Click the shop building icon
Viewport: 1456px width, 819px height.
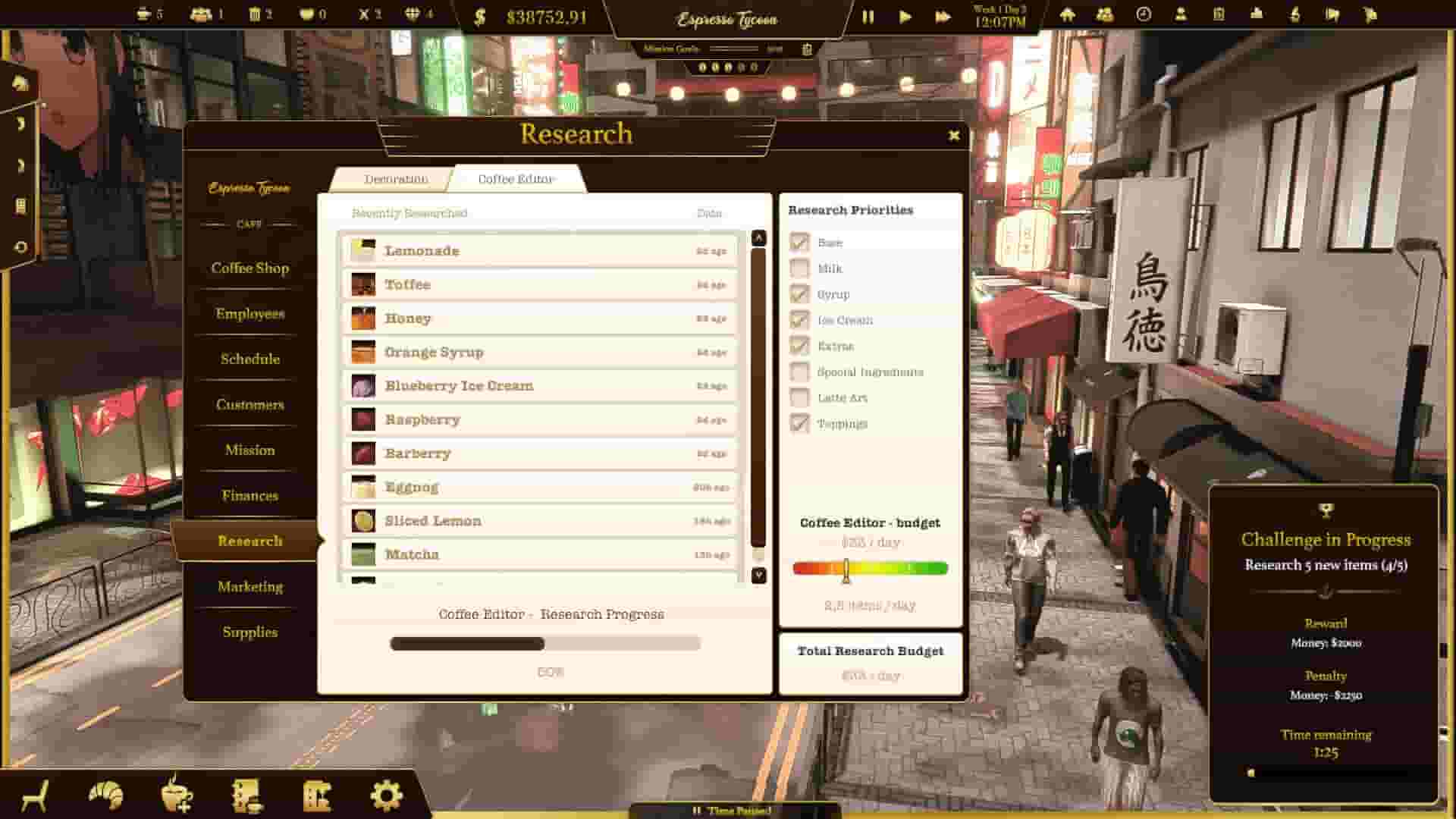point(318,793)
